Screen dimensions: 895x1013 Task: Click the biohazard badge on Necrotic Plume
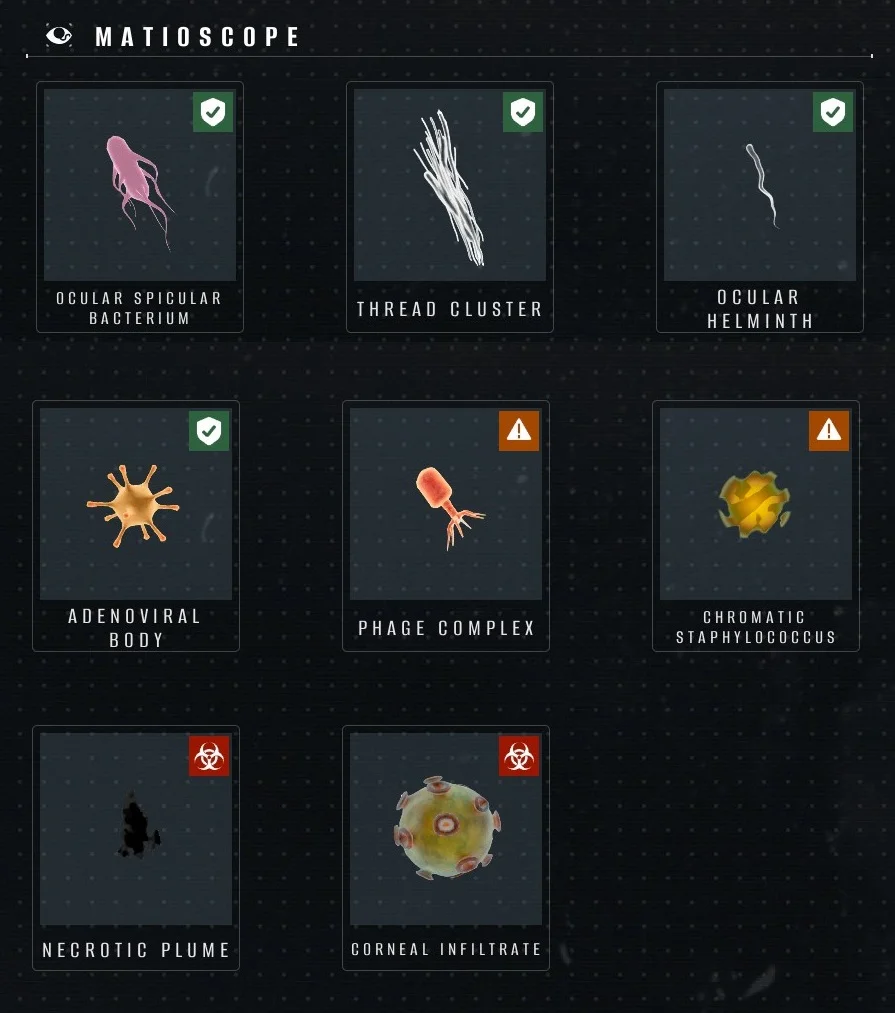click(209, 756)
